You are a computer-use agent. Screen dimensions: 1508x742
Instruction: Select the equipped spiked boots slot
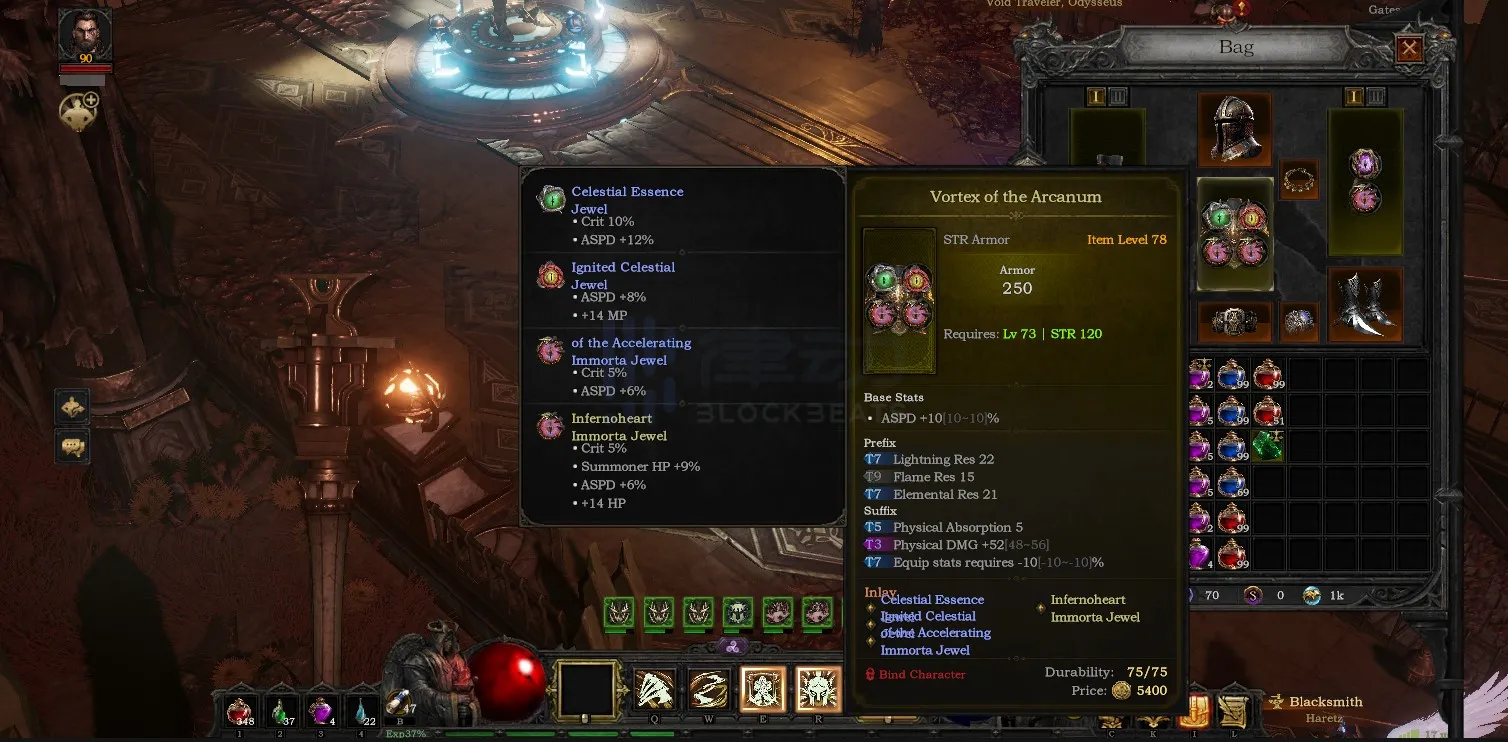tap(1364, 304)
